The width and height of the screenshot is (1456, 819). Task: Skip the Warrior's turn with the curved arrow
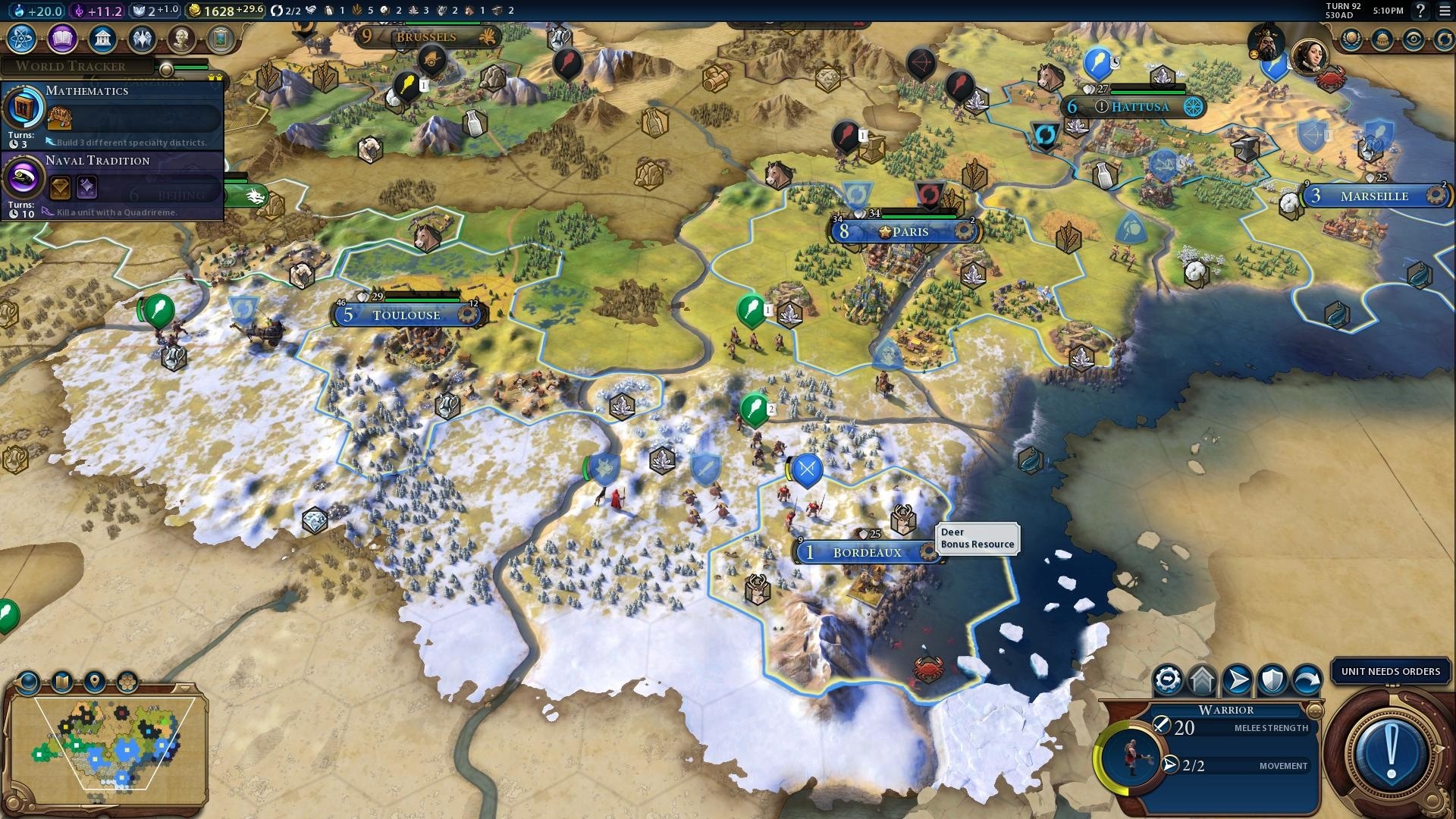1307,677
